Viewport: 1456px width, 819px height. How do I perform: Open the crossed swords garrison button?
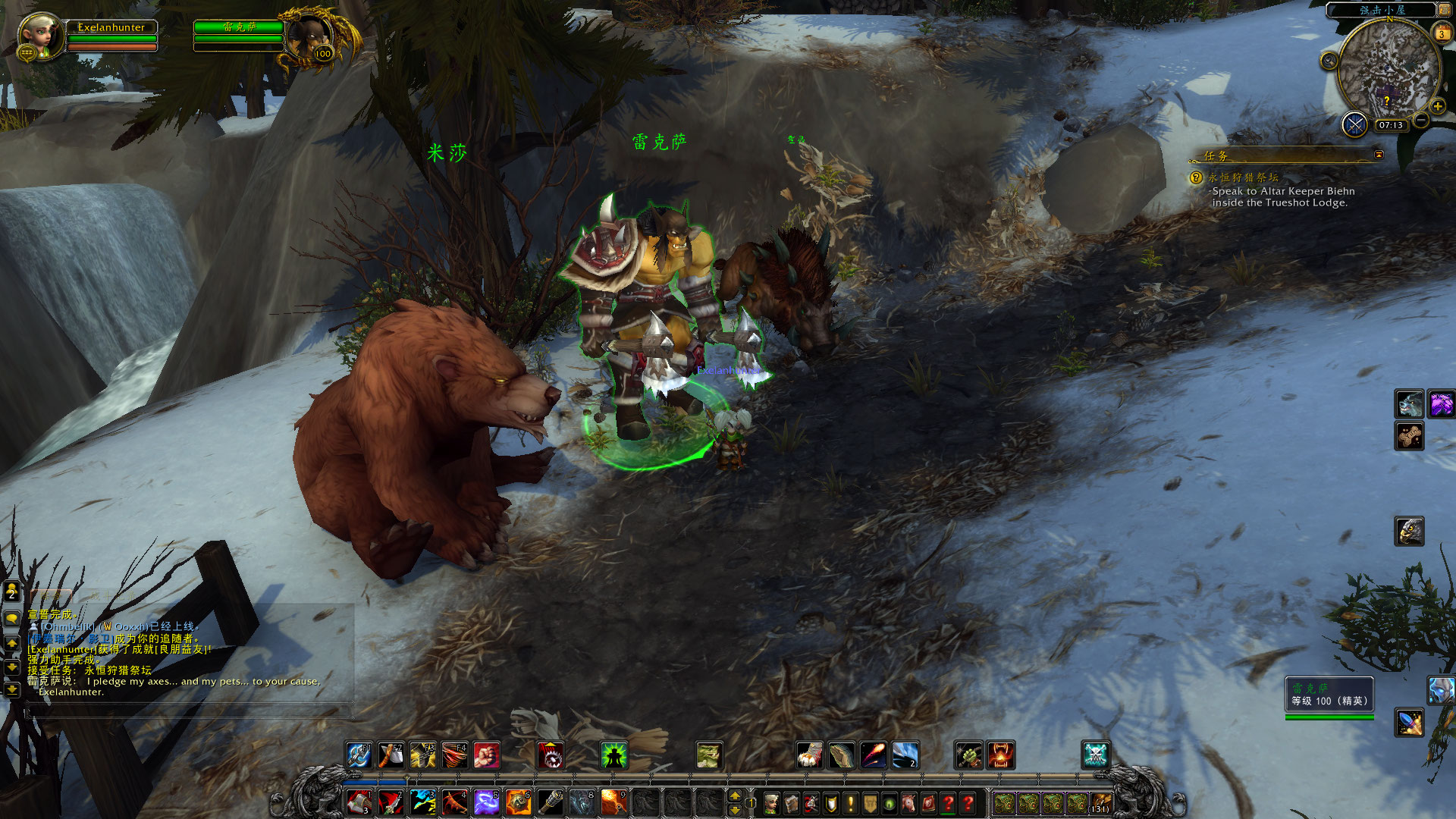pos(1354,124)
